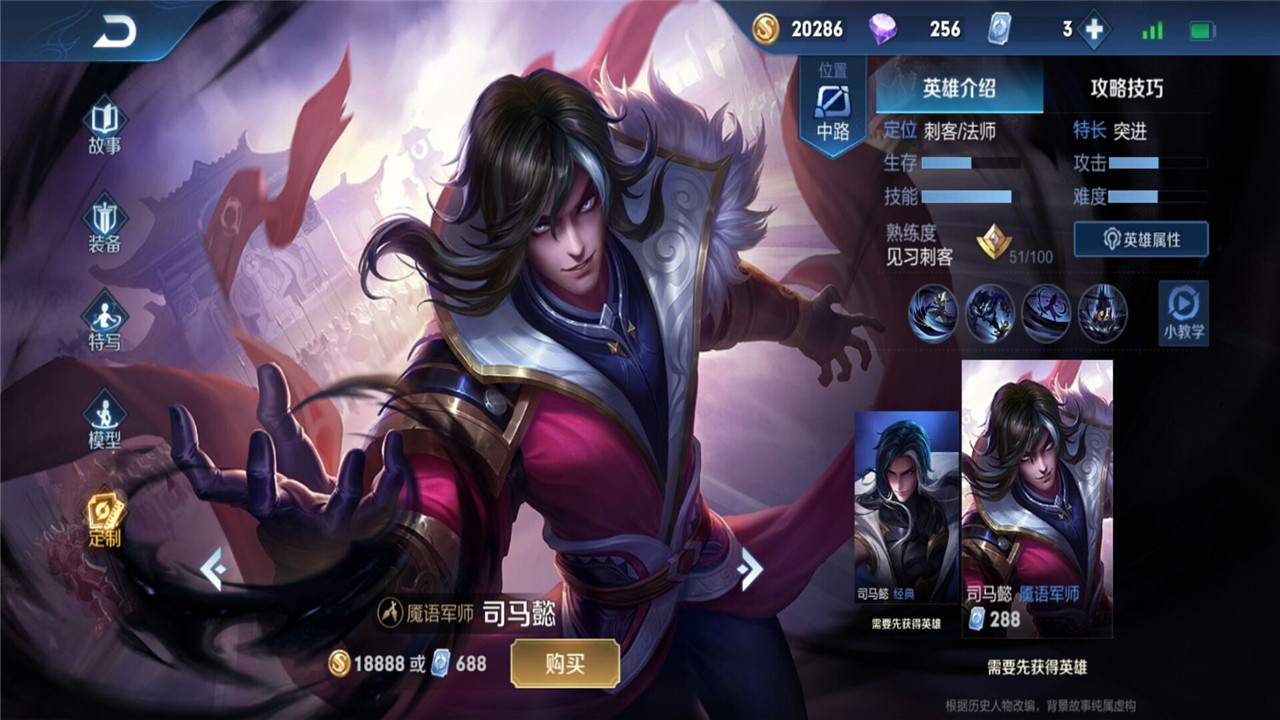The width and height of the screenshot is (1280, 720).
Task: Select the 司马懿 经典 skin thumbnail
Action: 906,508
